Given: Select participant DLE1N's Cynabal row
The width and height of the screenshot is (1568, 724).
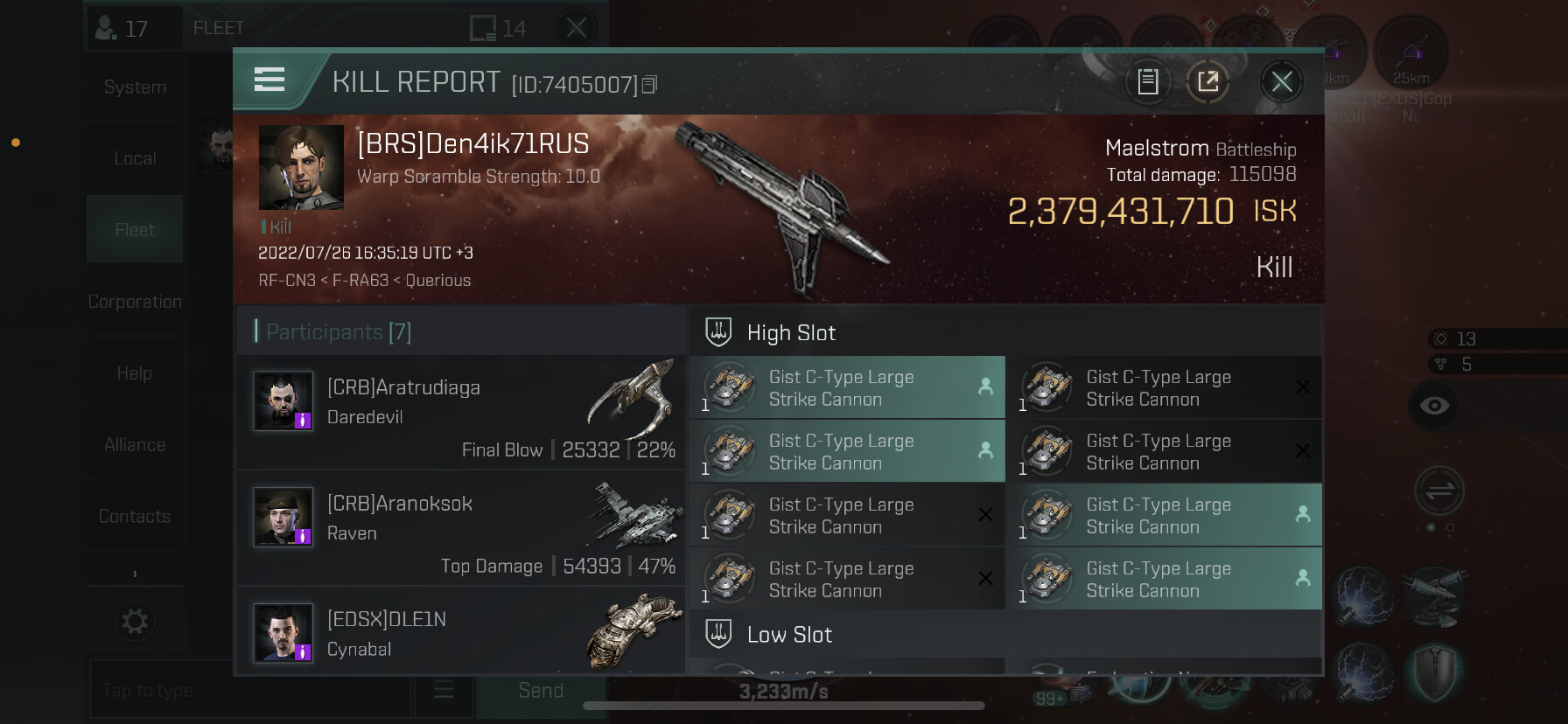Looking at the screenshot, I should click(461, 632).
